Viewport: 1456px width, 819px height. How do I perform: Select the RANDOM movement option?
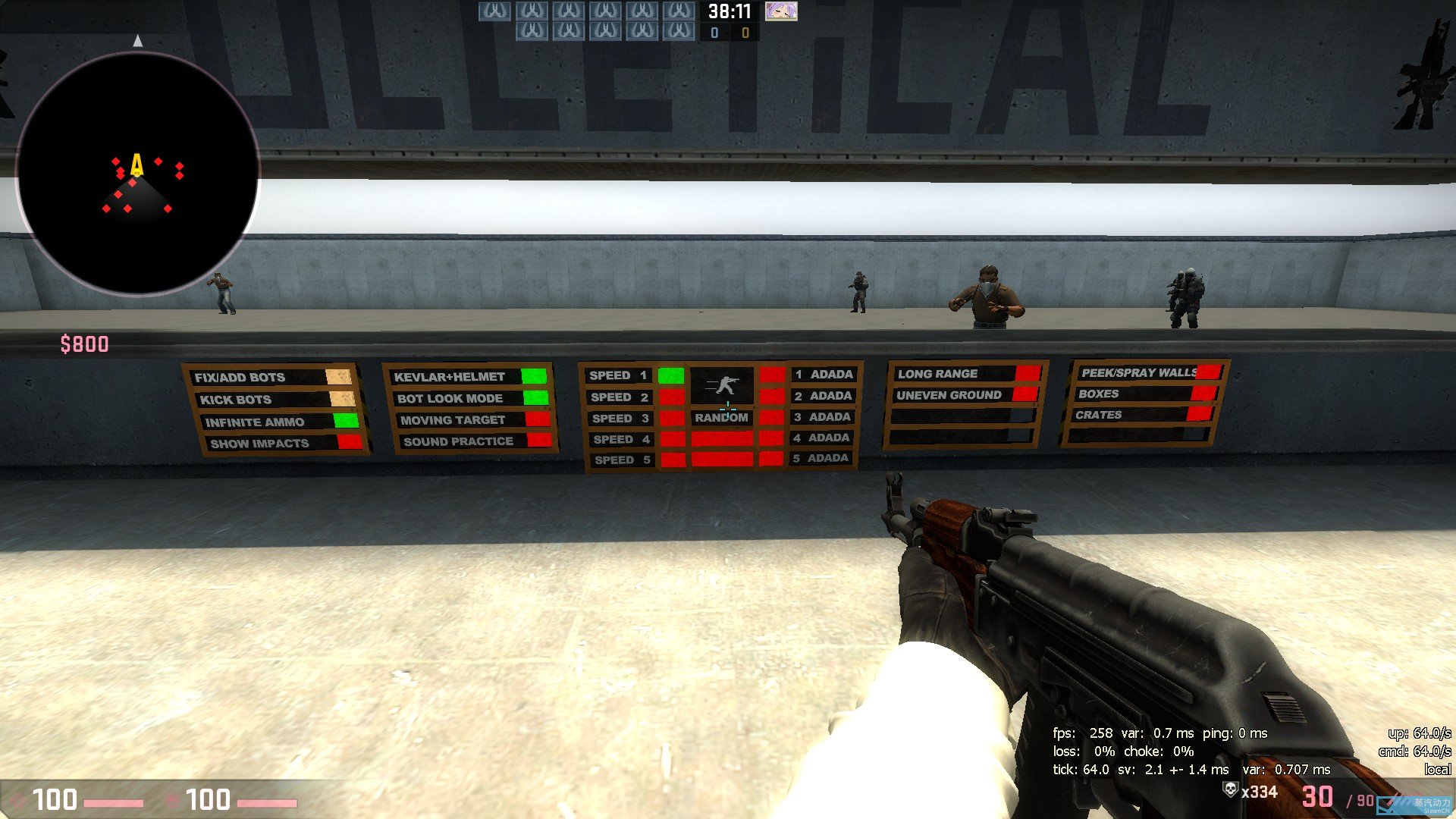click(721, 416)
